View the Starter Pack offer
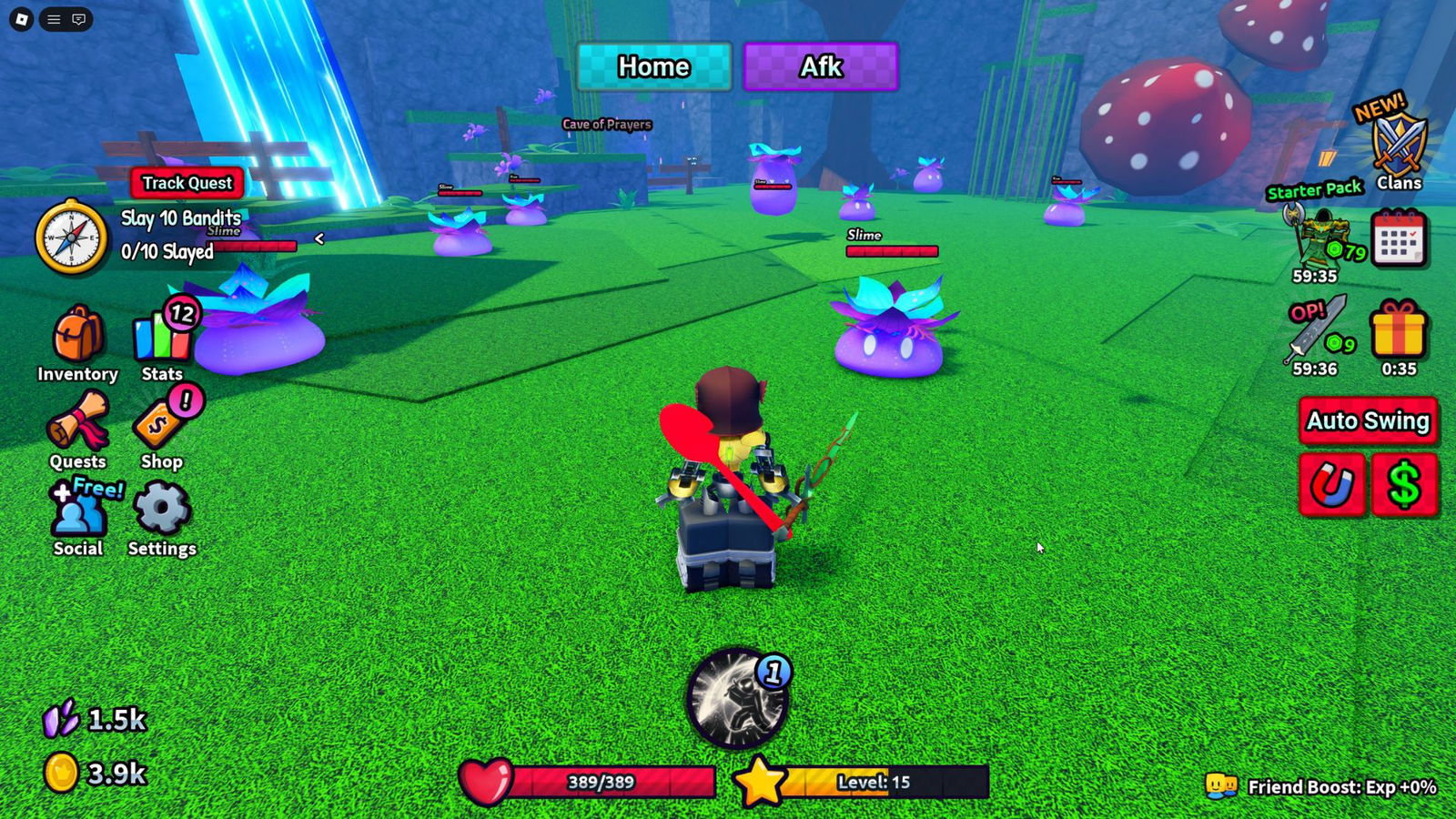Viewport: 1456px width, 819px height. point(1317,235)
